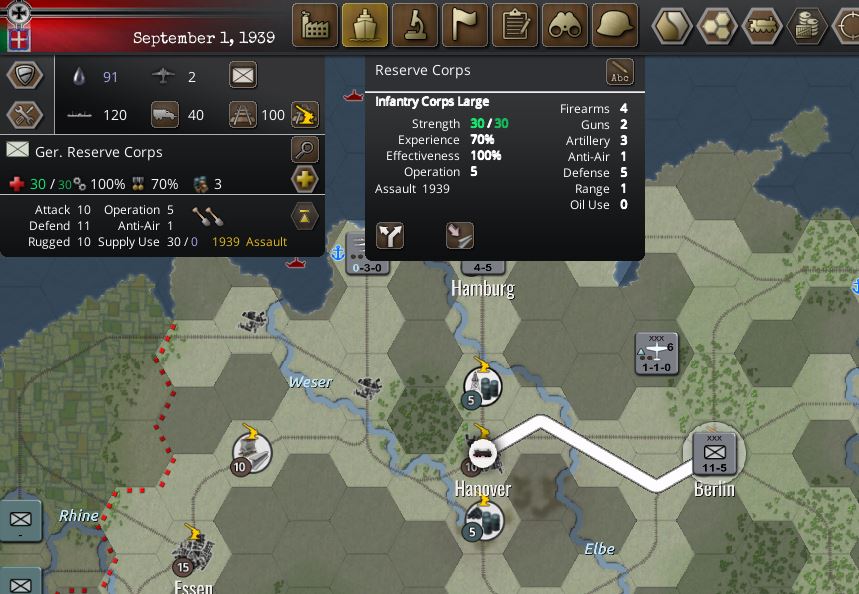Toggle the train rail overlay
This screenshot has height=594, width=859.
coord(762,24)
